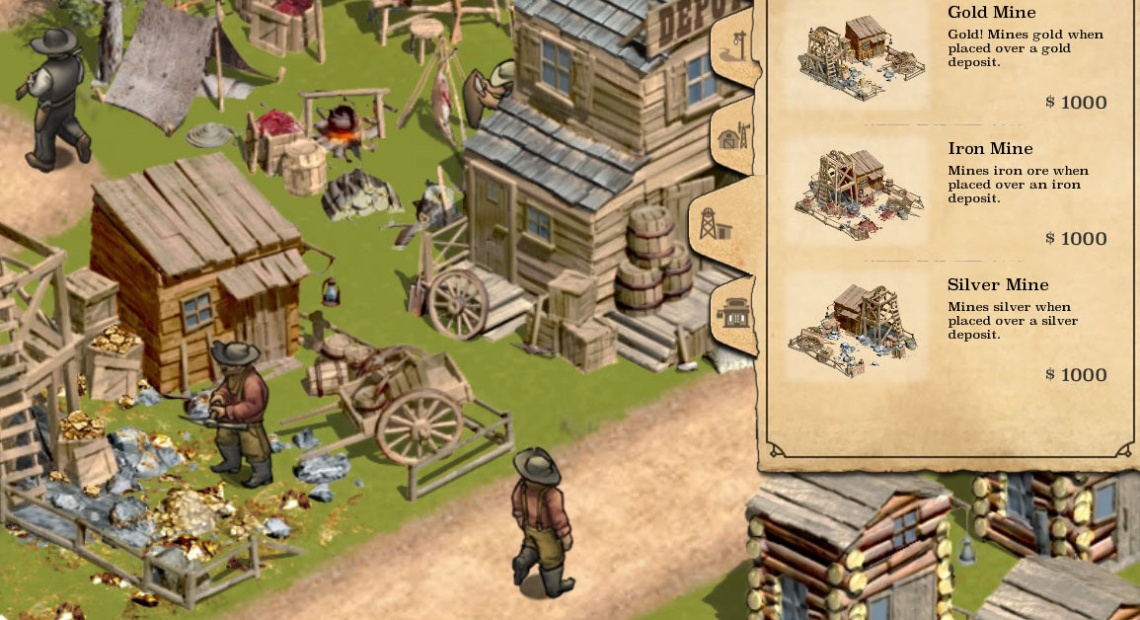Switch to the storefront buildings tab

point(735,315)
